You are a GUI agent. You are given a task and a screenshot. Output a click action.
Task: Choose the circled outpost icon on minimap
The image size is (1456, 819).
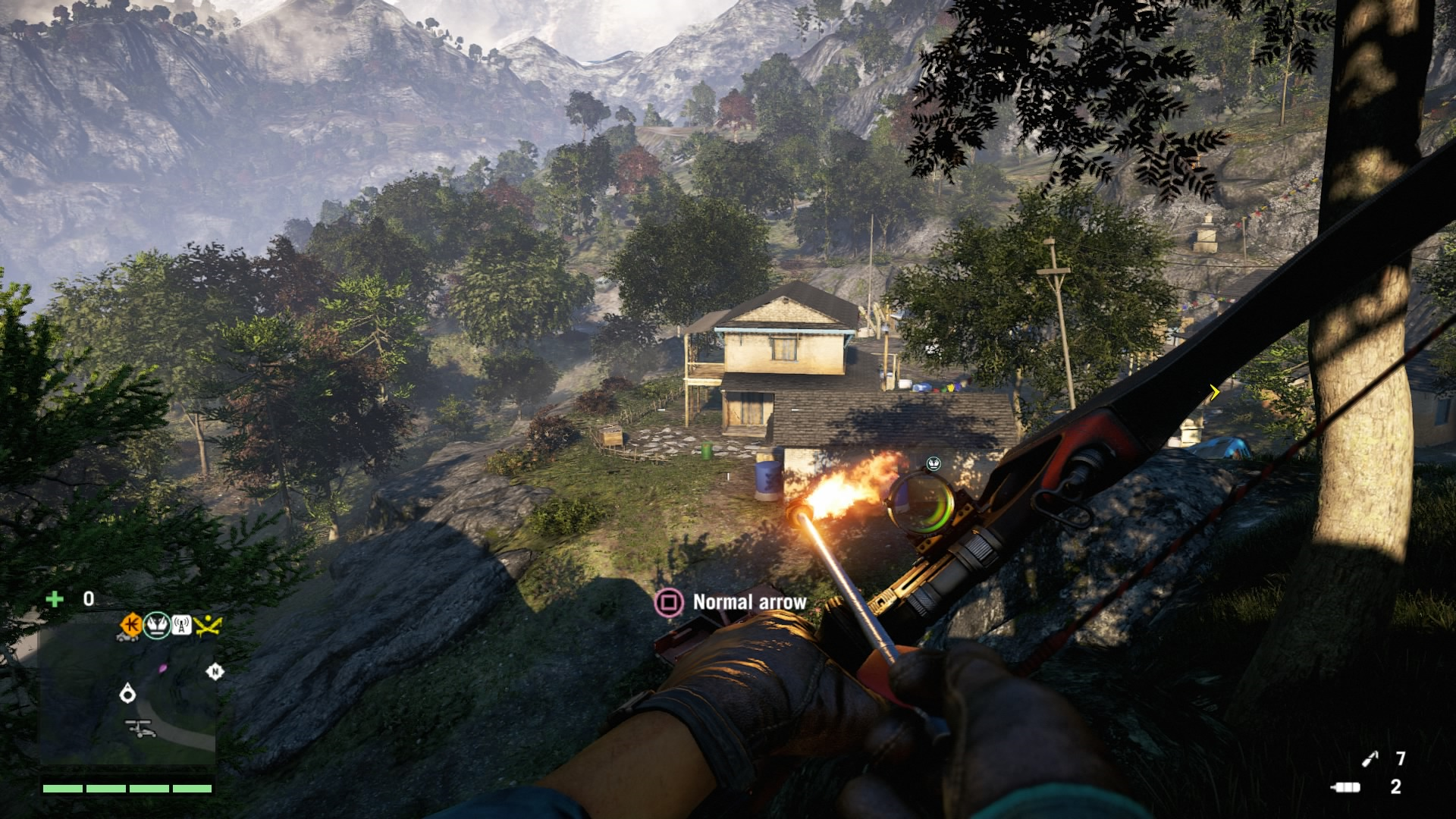pyautogui.click(x=157, y=625)
